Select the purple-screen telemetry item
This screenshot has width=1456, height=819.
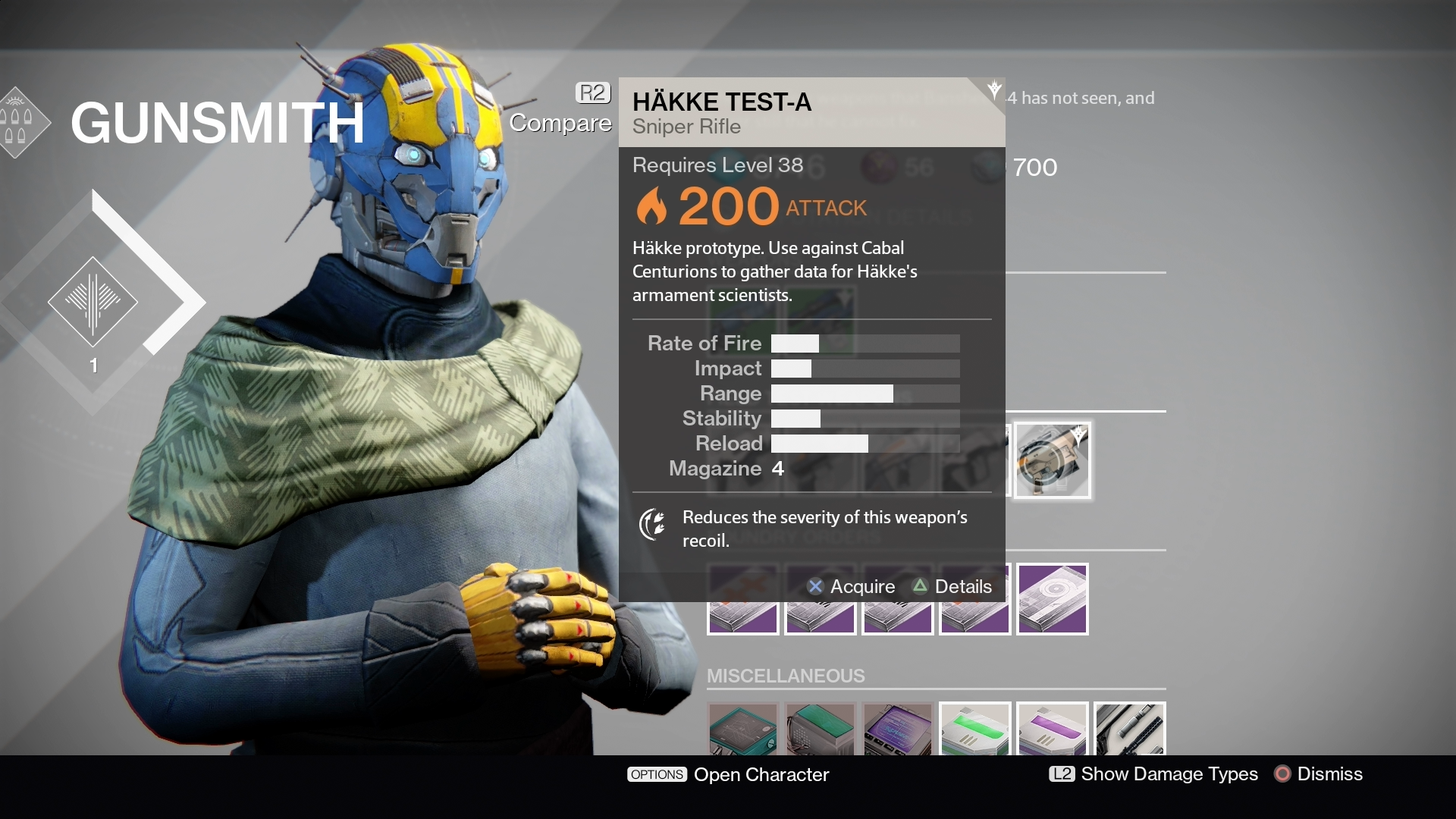(898, 730)
